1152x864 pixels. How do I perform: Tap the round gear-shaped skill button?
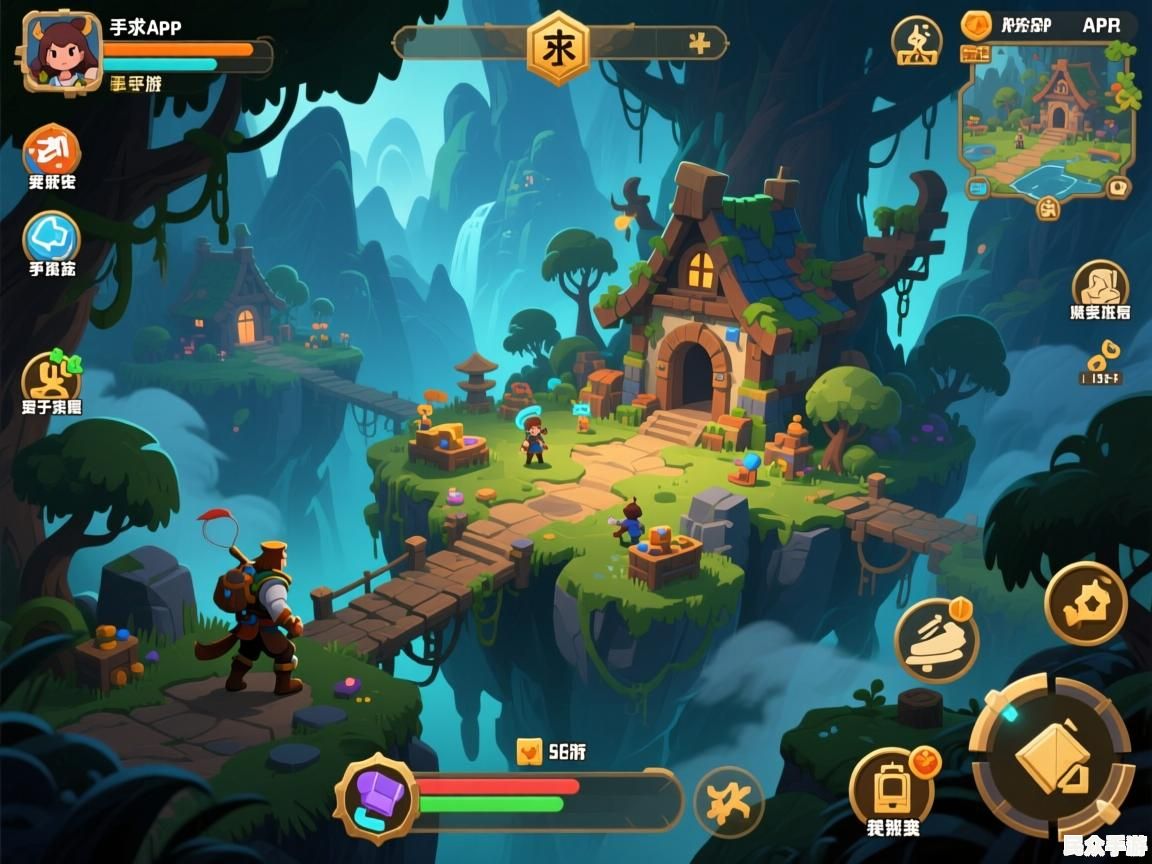point(1086,602)
